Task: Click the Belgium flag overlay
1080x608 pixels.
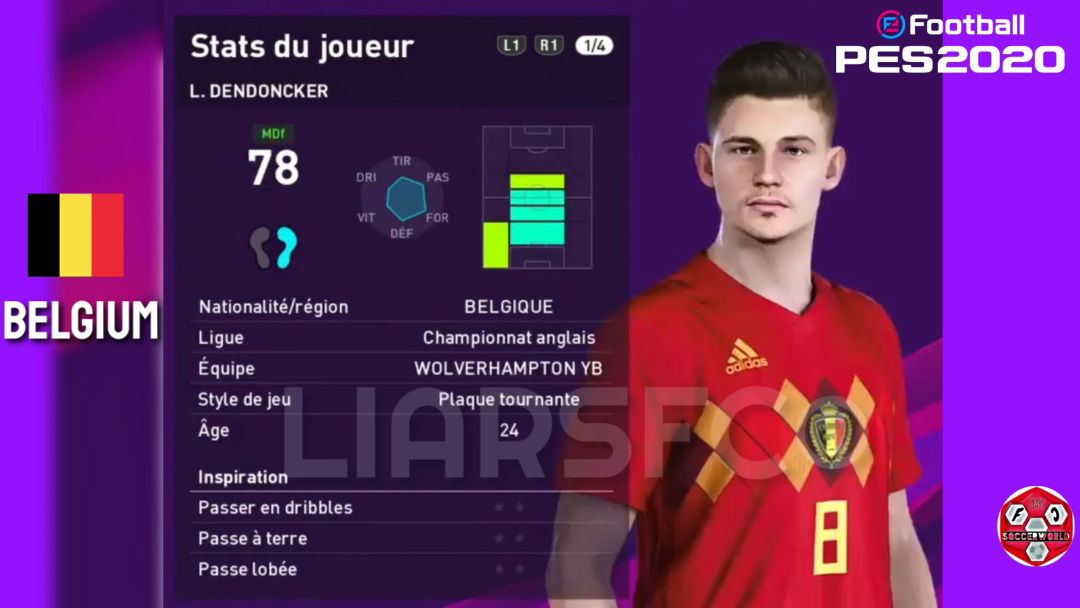Action: tap(76, 235)
